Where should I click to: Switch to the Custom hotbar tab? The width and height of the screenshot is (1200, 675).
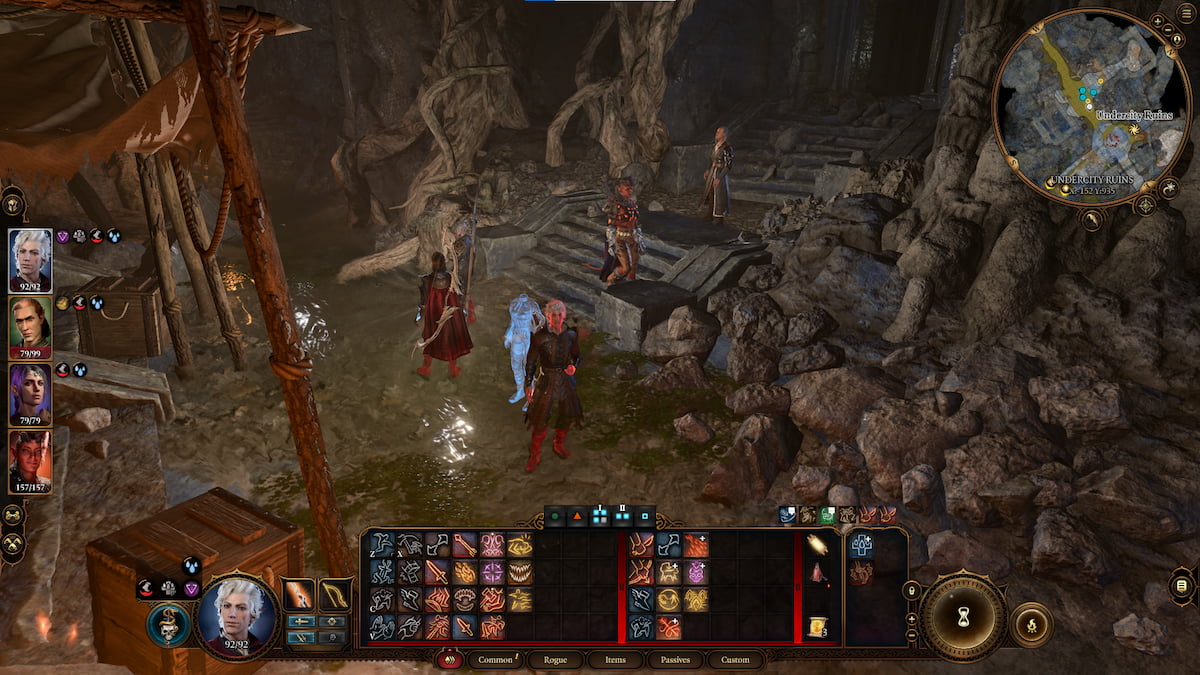tap(735, 660)
